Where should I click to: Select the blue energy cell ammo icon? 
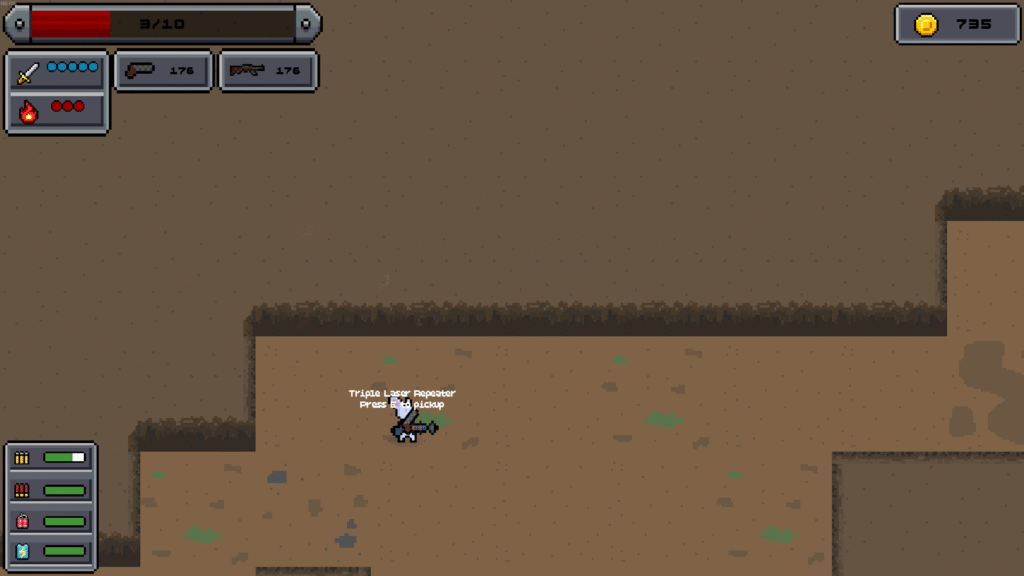click(x=22, y=551)
